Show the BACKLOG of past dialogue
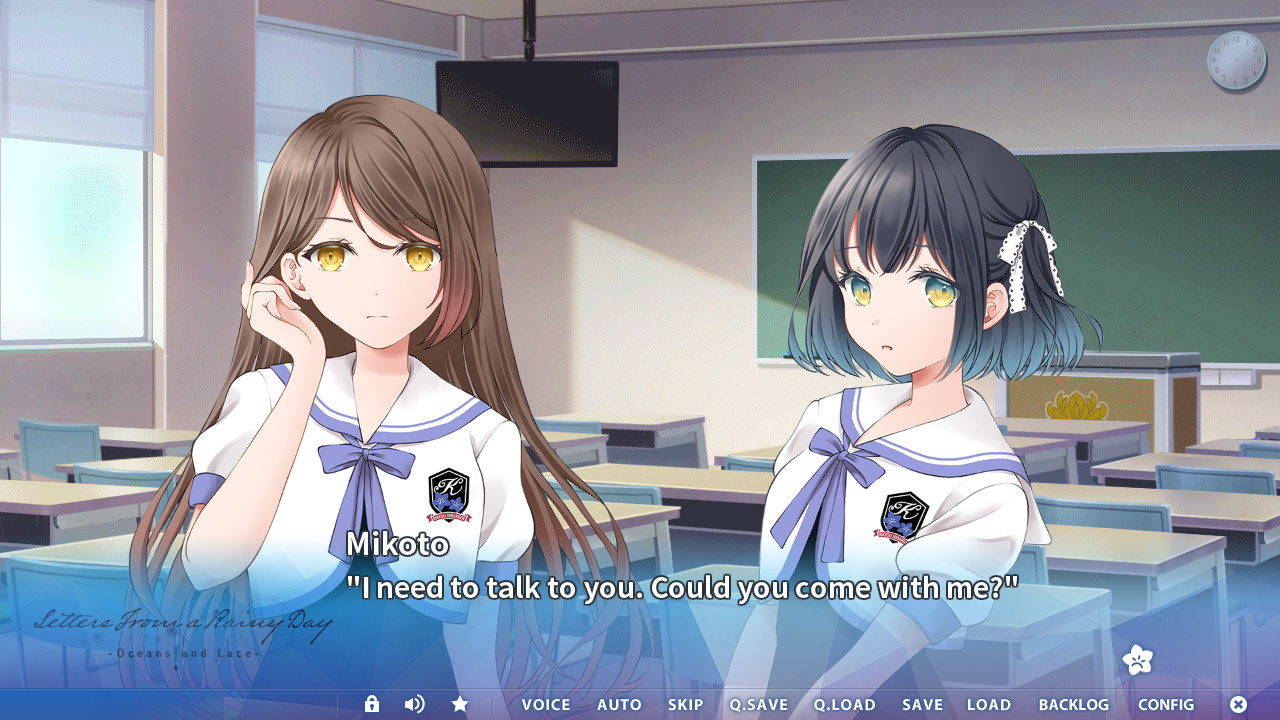Screen dimensions: 1280x720 click(1073, 705)
